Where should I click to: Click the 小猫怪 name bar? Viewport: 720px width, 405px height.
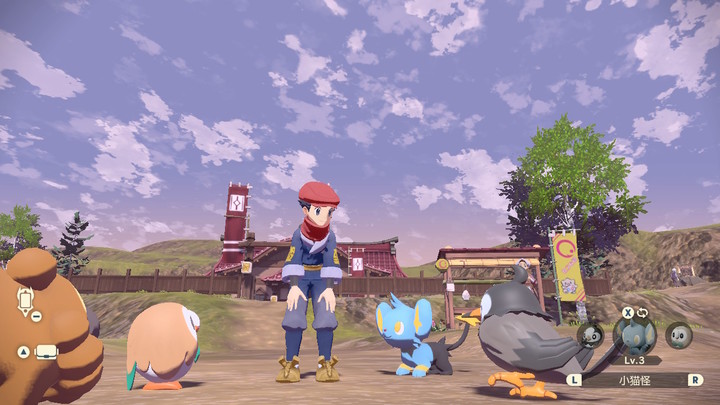635,380
